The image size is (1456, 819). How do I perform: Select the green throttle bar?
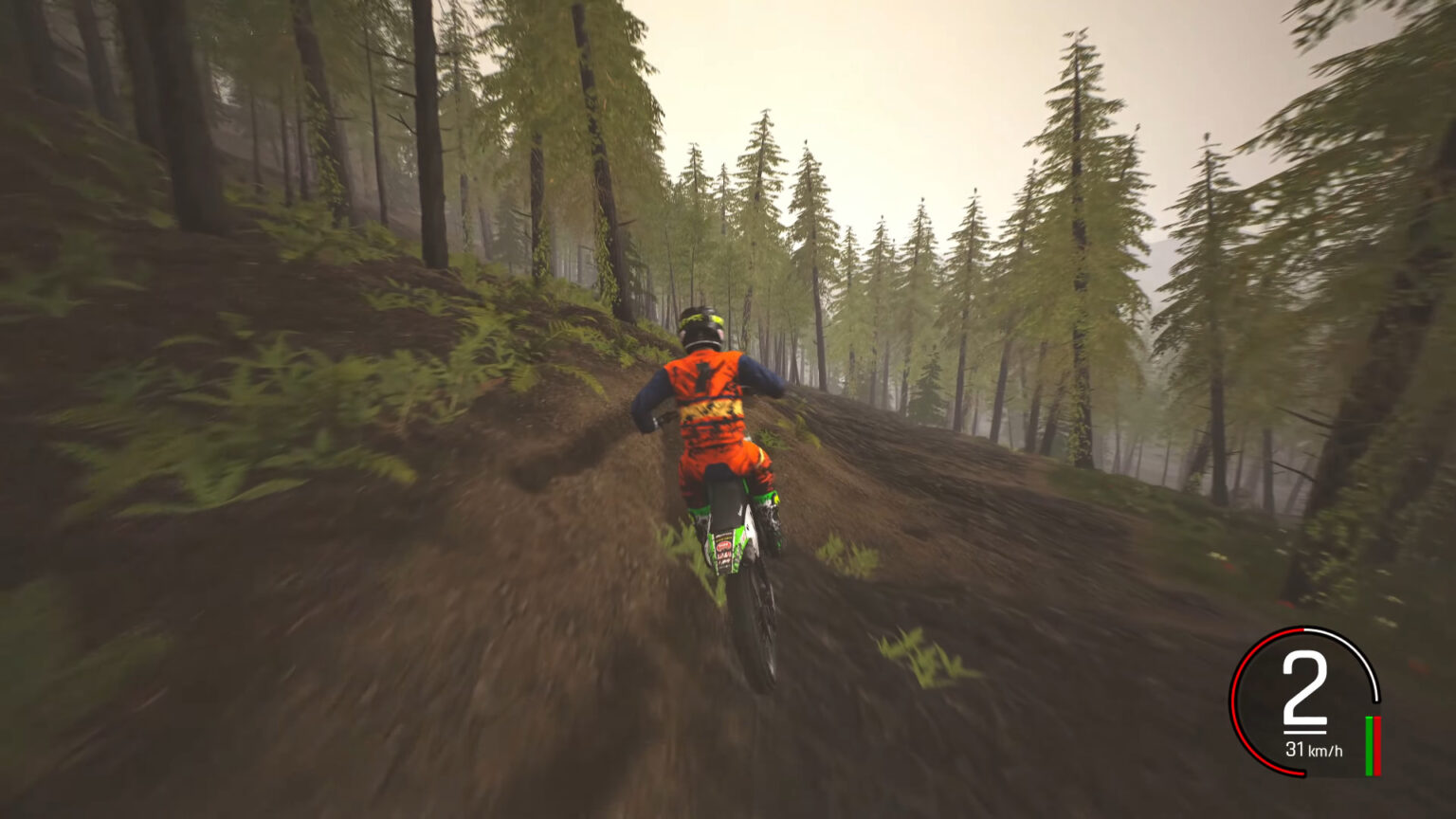click(1369, 745)
